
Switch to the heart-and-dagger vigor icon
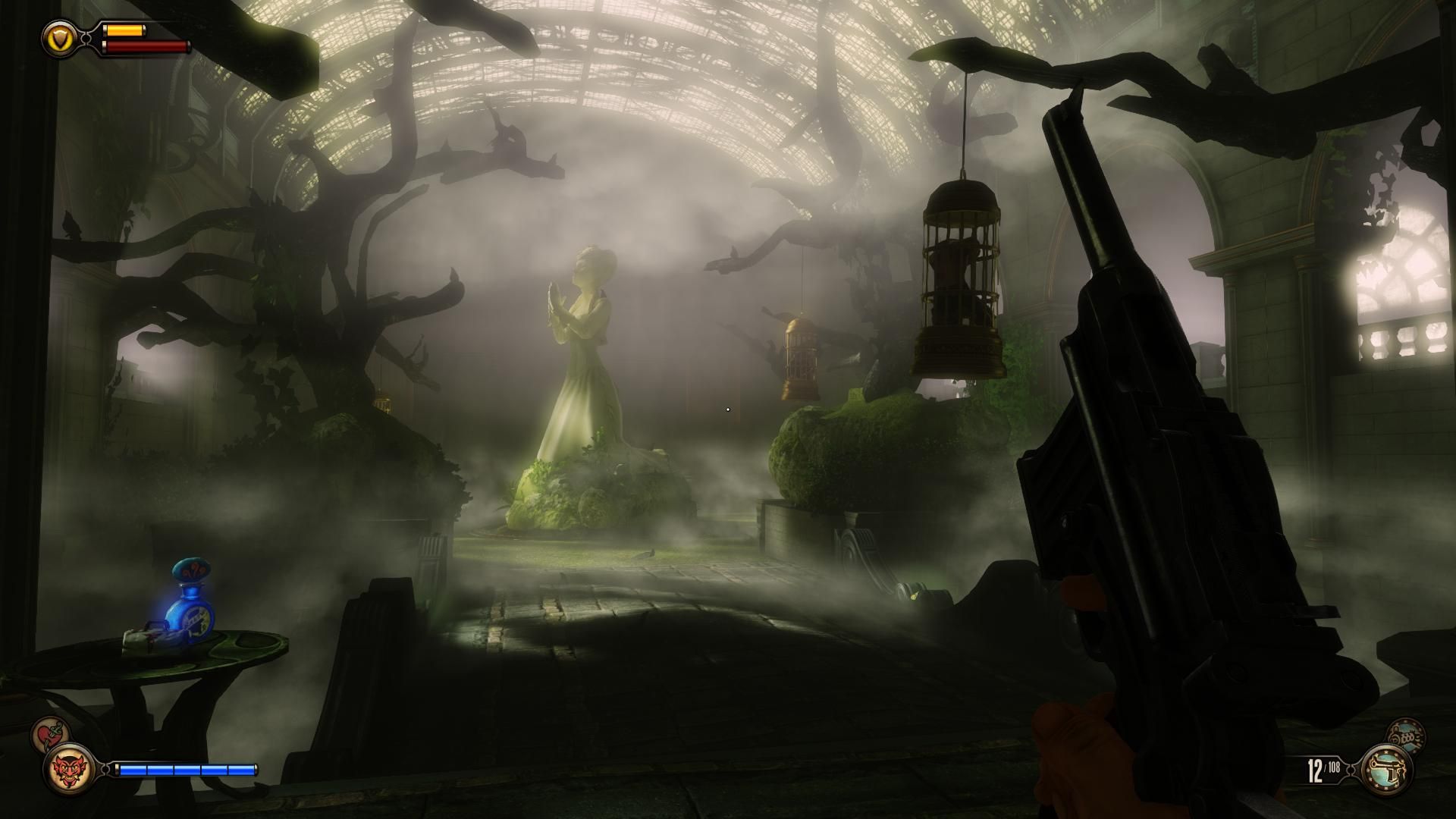click(x=50, y=736)
